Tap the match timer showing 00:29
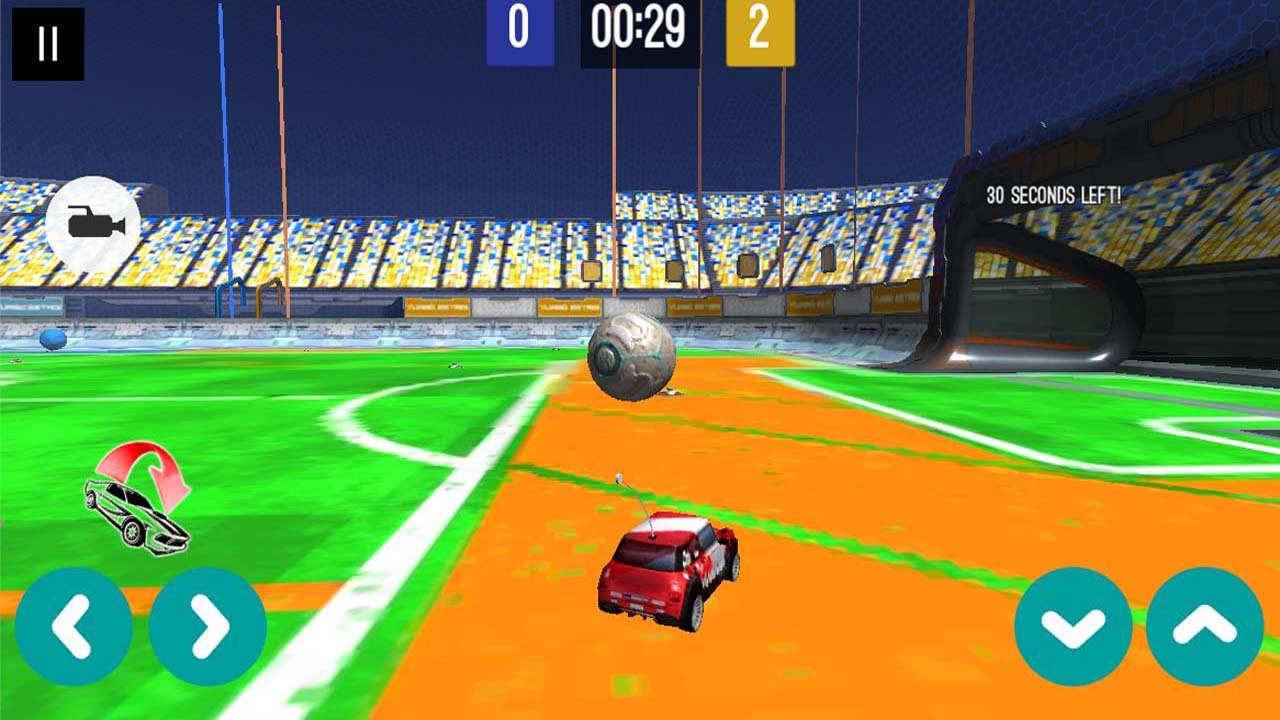 tap(638, 30)
